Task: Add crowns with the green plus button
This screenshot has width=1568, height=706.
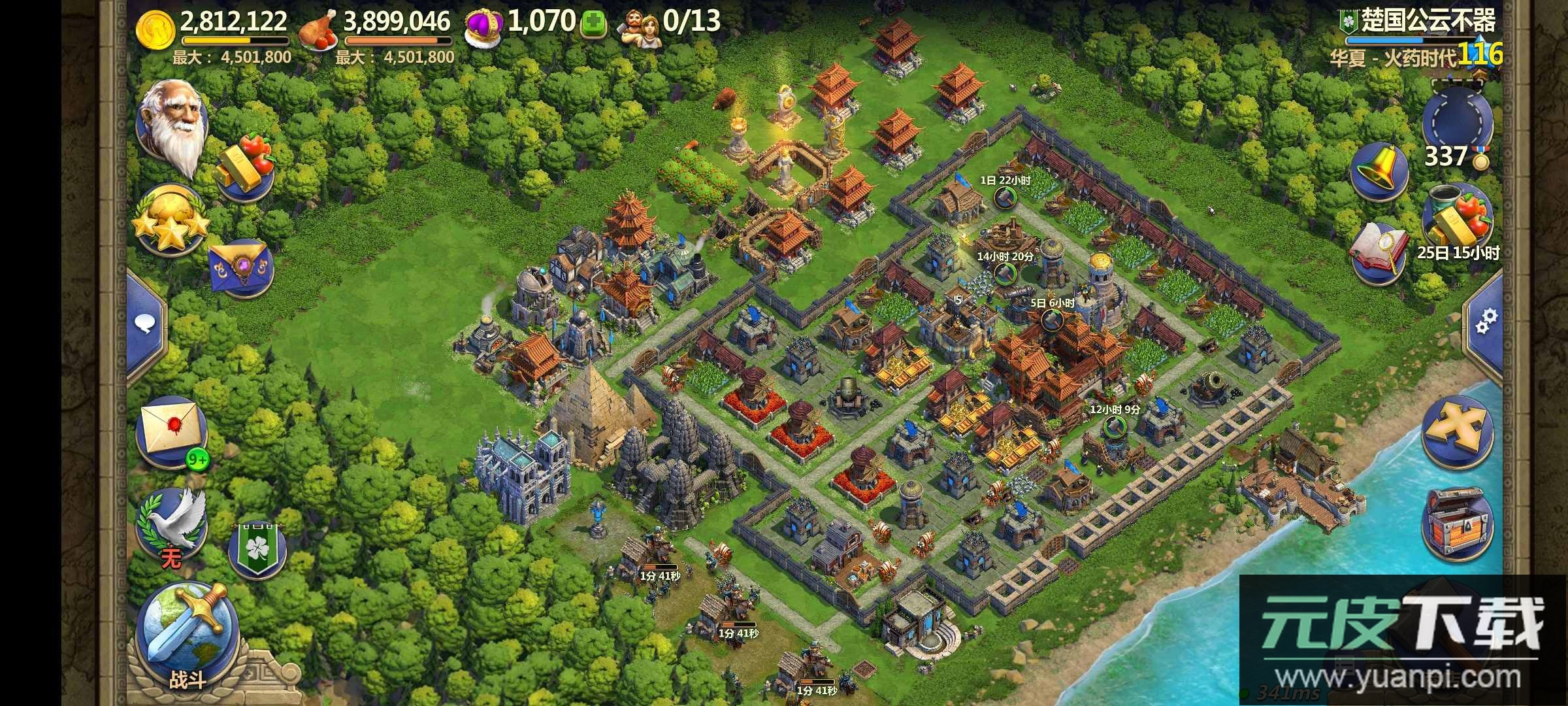Action: point(593,25)
